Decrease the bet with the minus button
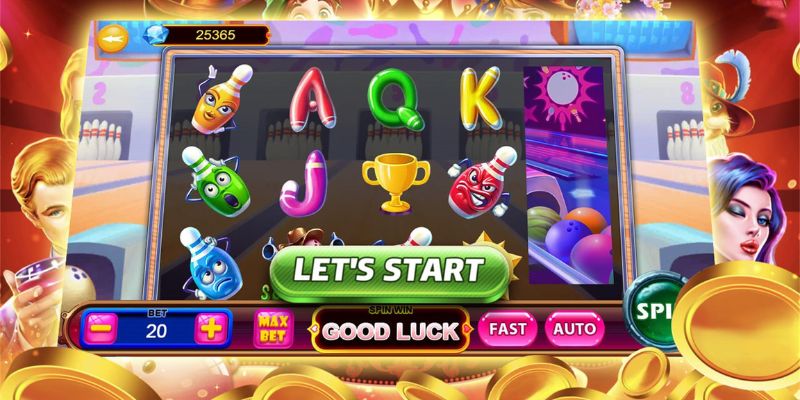The width and height of the screenshot is (800, 400). (x=99, y=328)
